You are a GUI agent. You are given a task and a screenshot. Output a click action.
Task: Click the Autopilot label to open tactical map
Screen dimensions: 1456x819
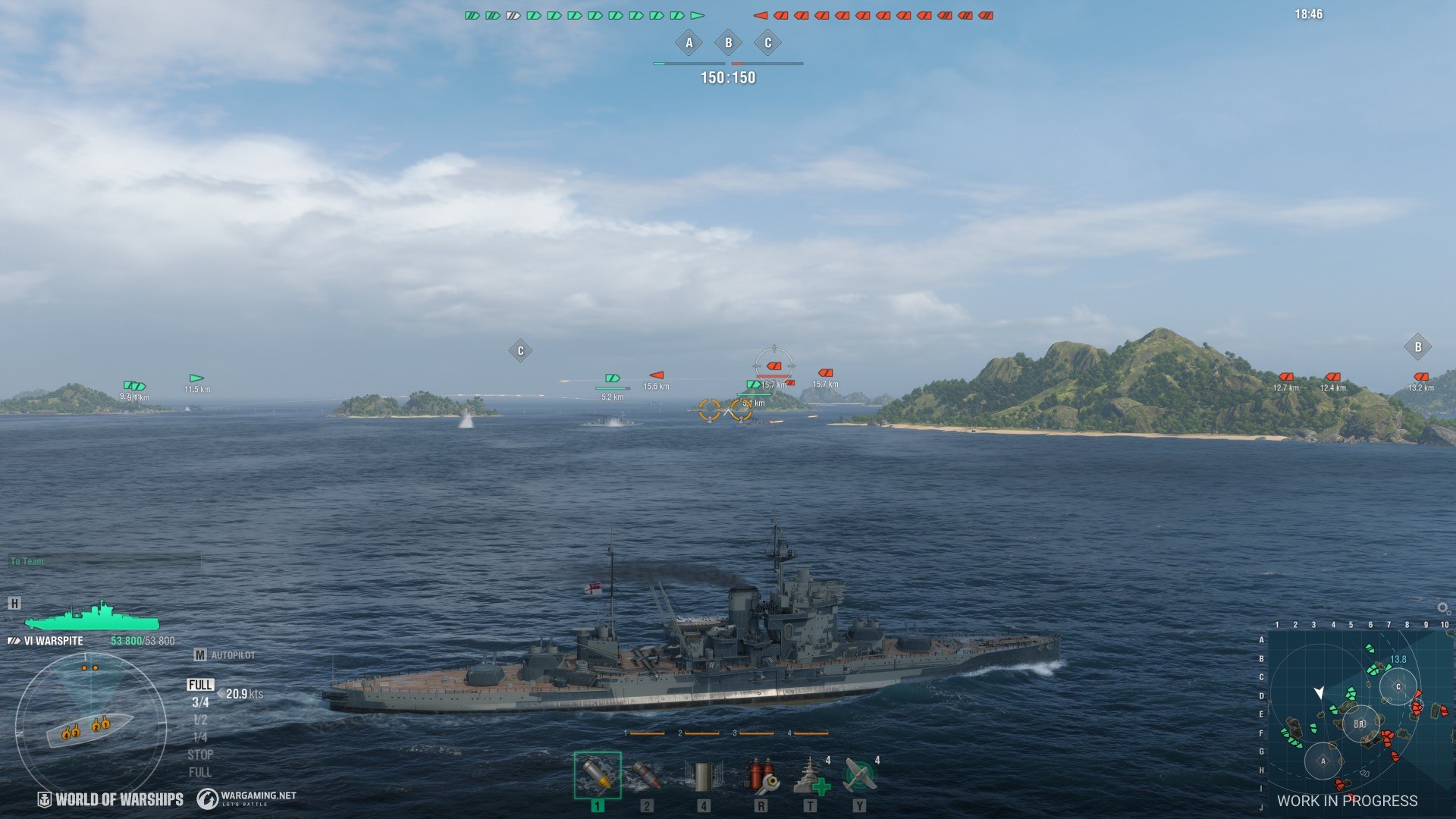click(x=232, y=655)
